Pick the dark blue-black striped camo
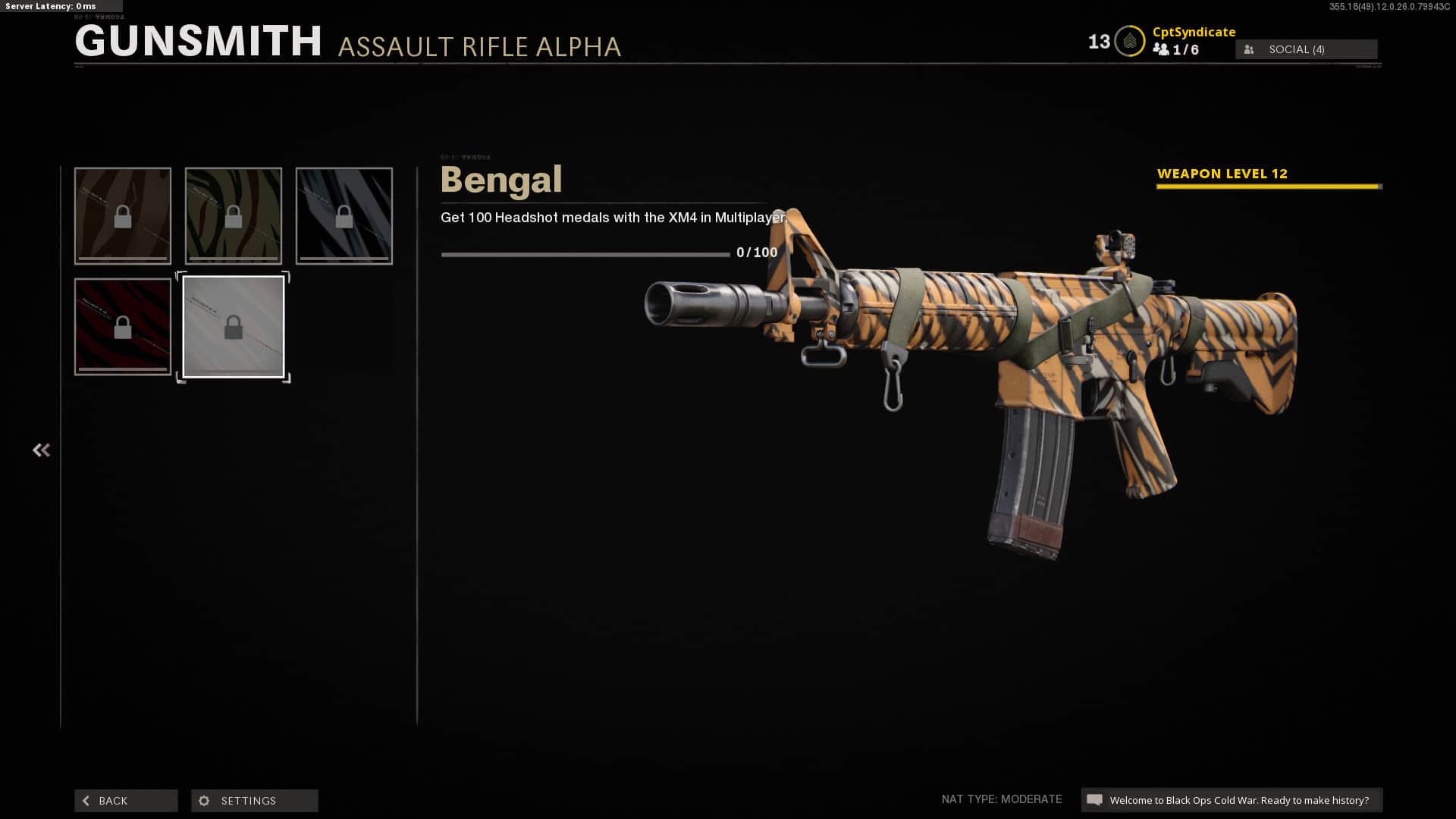Image resolution: width=1456 pixels, height=819 pixels. pos(344,216)
